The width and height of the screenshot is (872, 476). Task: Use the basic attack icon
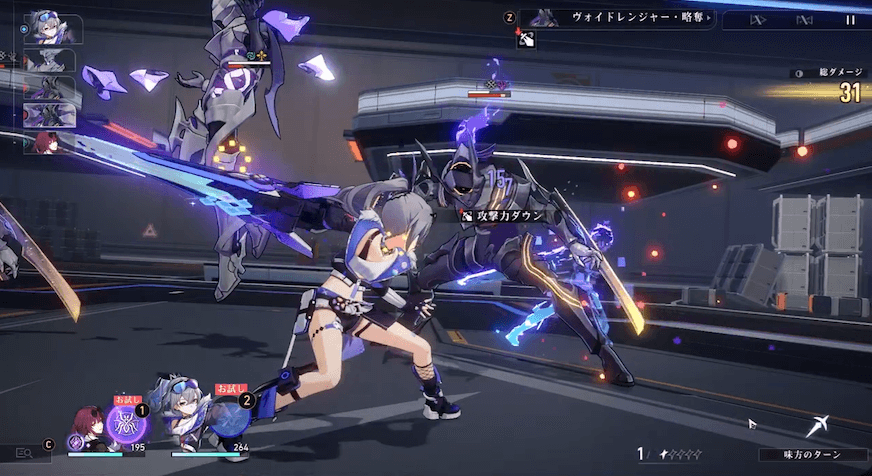pos(819,426)
